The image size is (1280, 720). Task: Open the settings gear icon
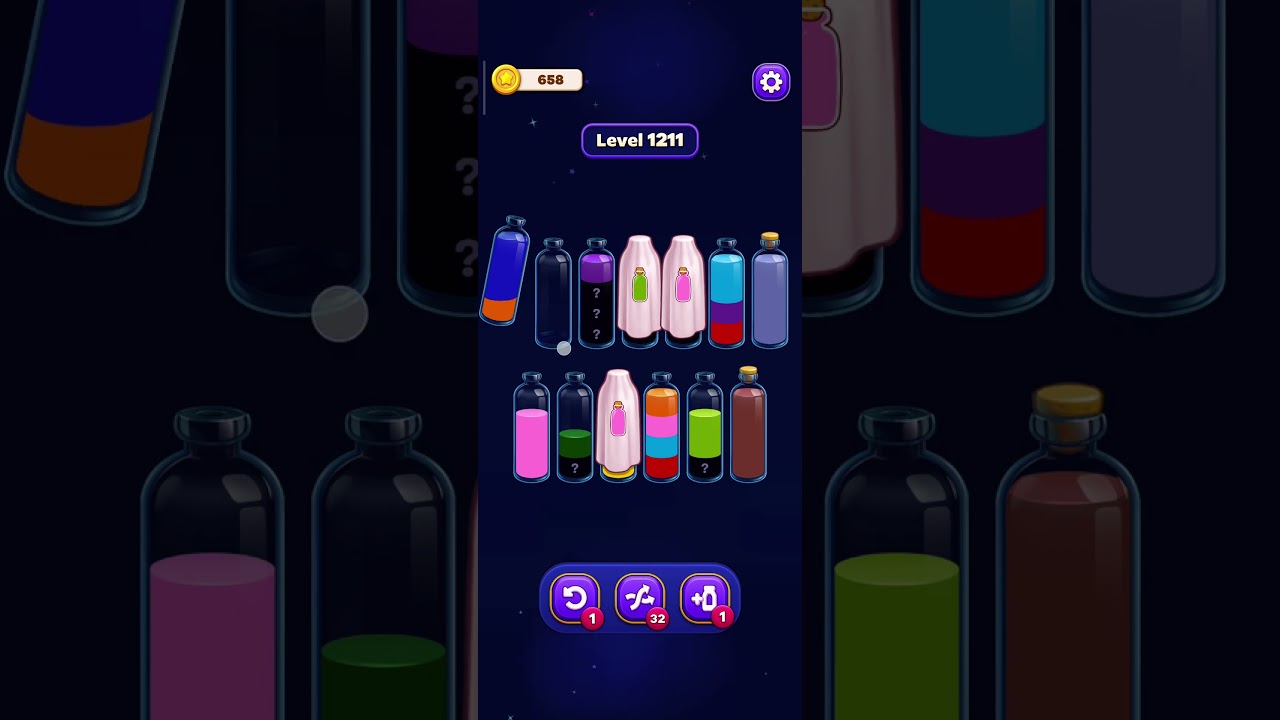[770, 82]
